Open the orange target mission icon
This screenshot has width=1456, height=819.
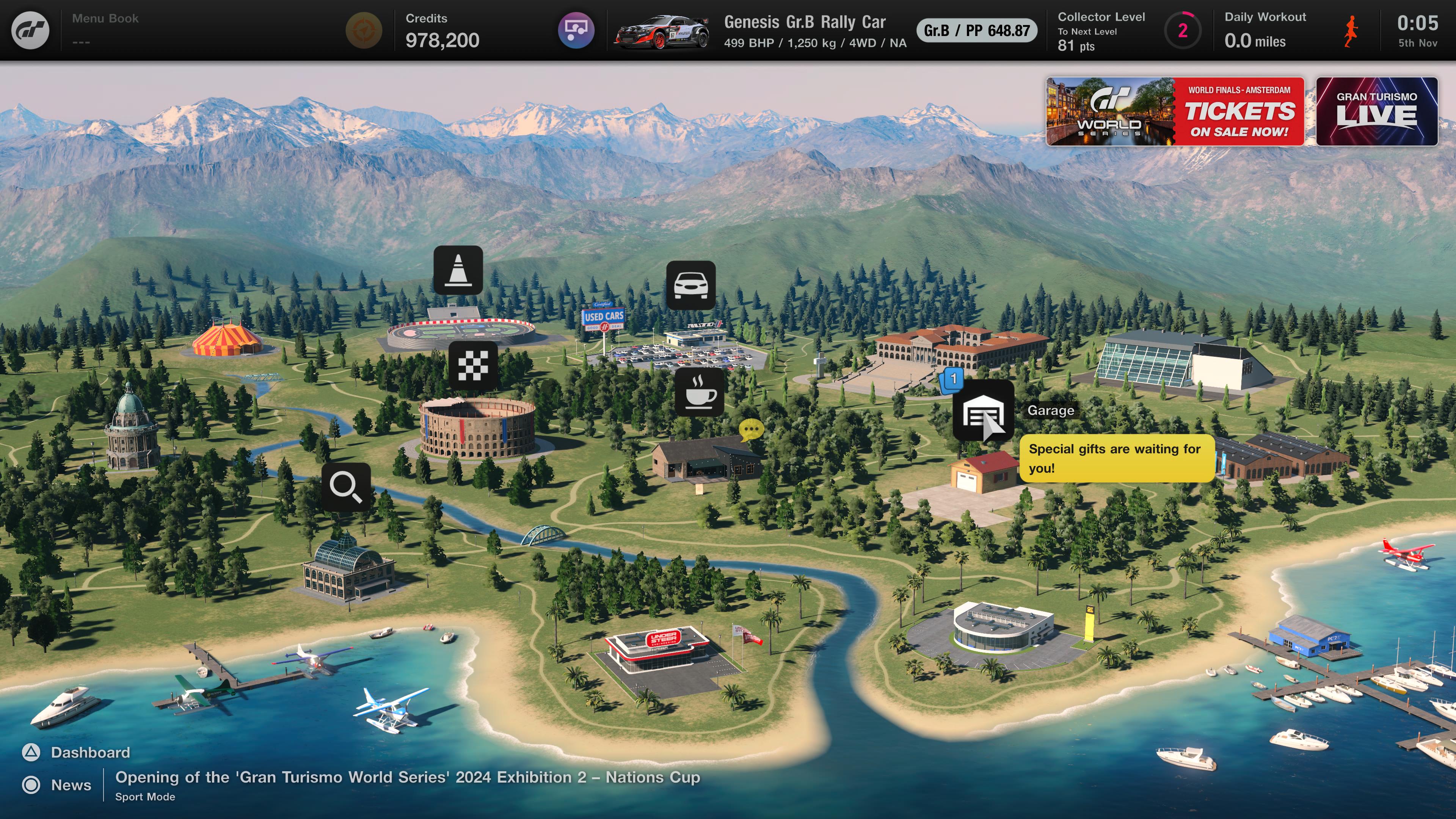[364, 30]
